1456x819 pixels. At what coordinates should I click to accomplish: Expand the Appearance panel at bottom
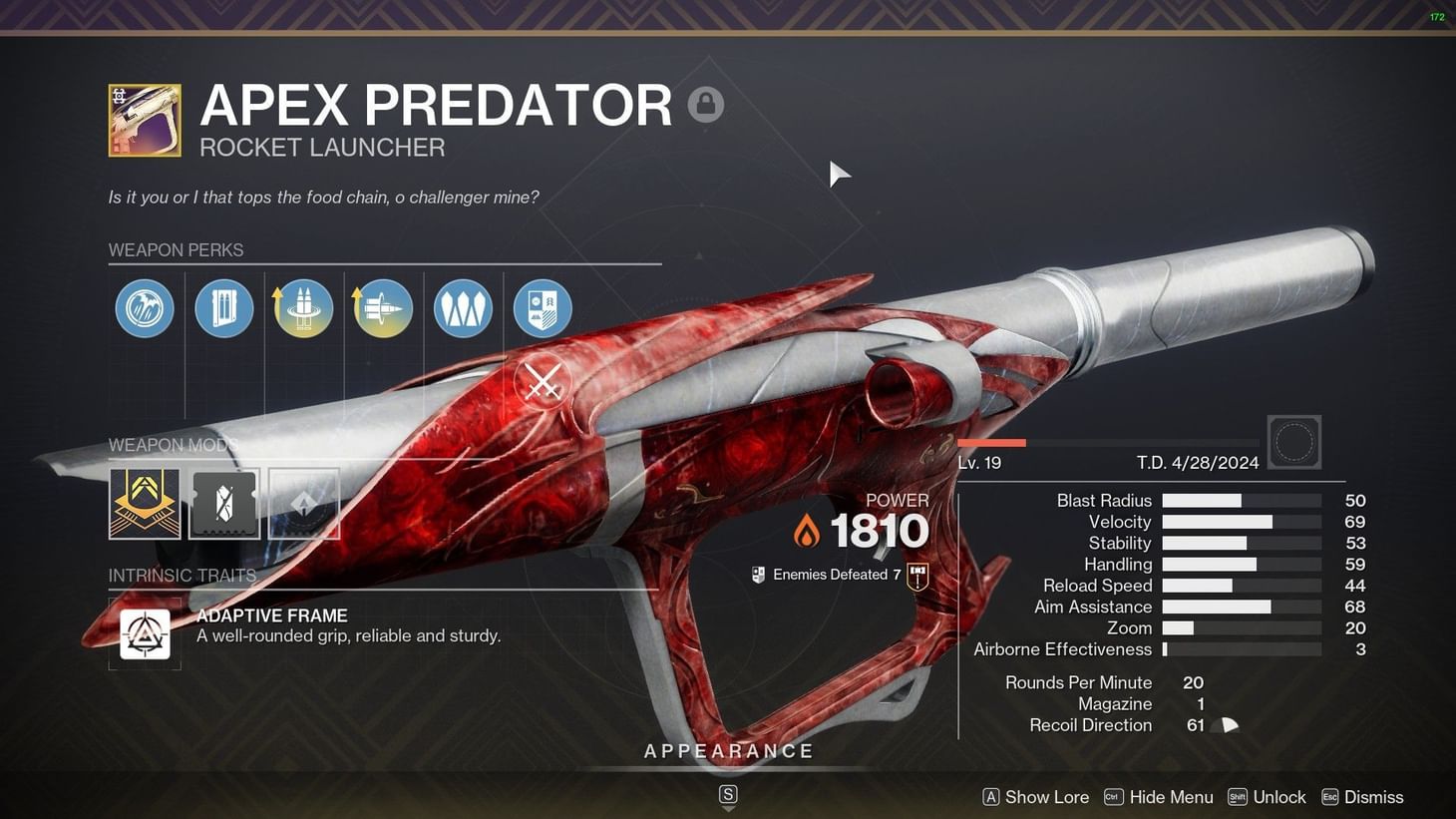pos(728,750)
